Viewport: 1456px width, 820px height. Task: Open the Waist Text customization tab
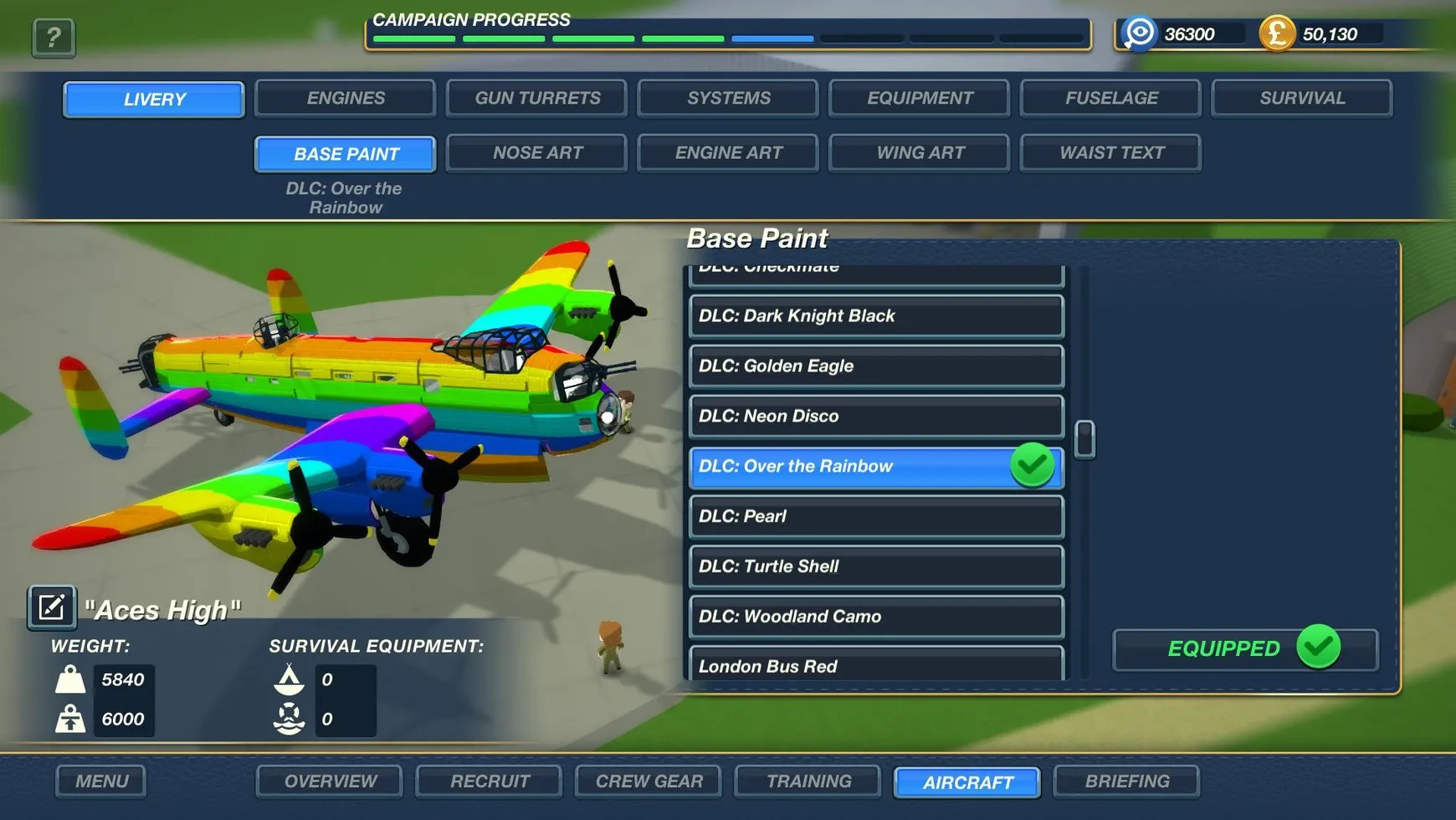(1110, 152)
